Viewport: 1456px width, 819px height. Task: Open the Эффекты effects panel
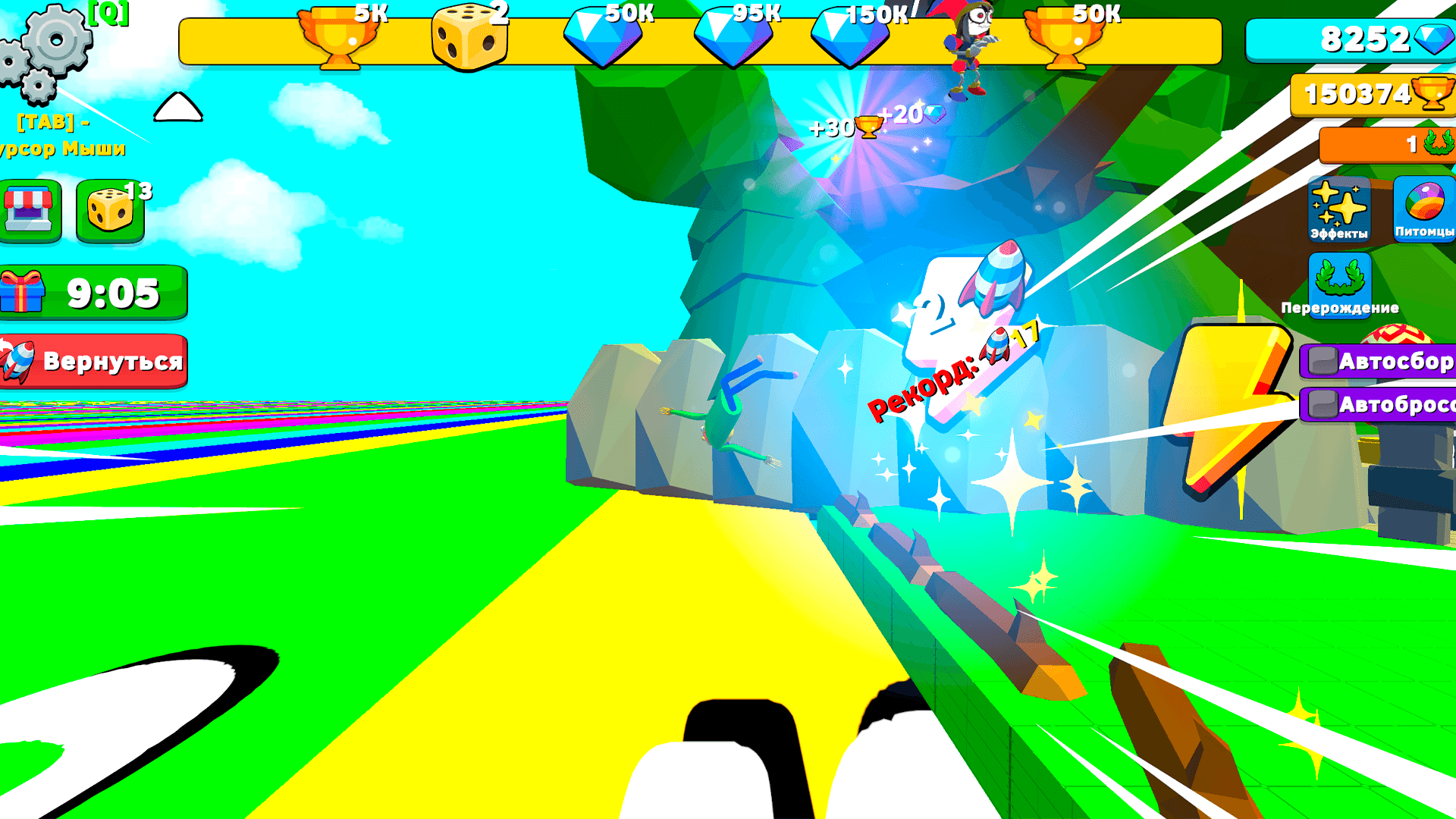[1338, 210]
